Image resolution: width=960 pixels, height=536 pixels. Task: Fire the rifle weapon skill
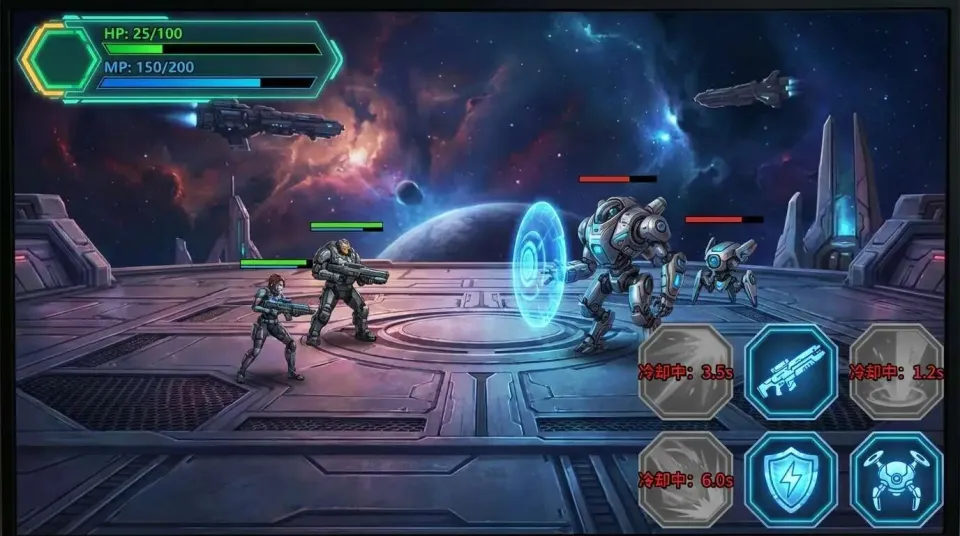[x=791, y=372]
